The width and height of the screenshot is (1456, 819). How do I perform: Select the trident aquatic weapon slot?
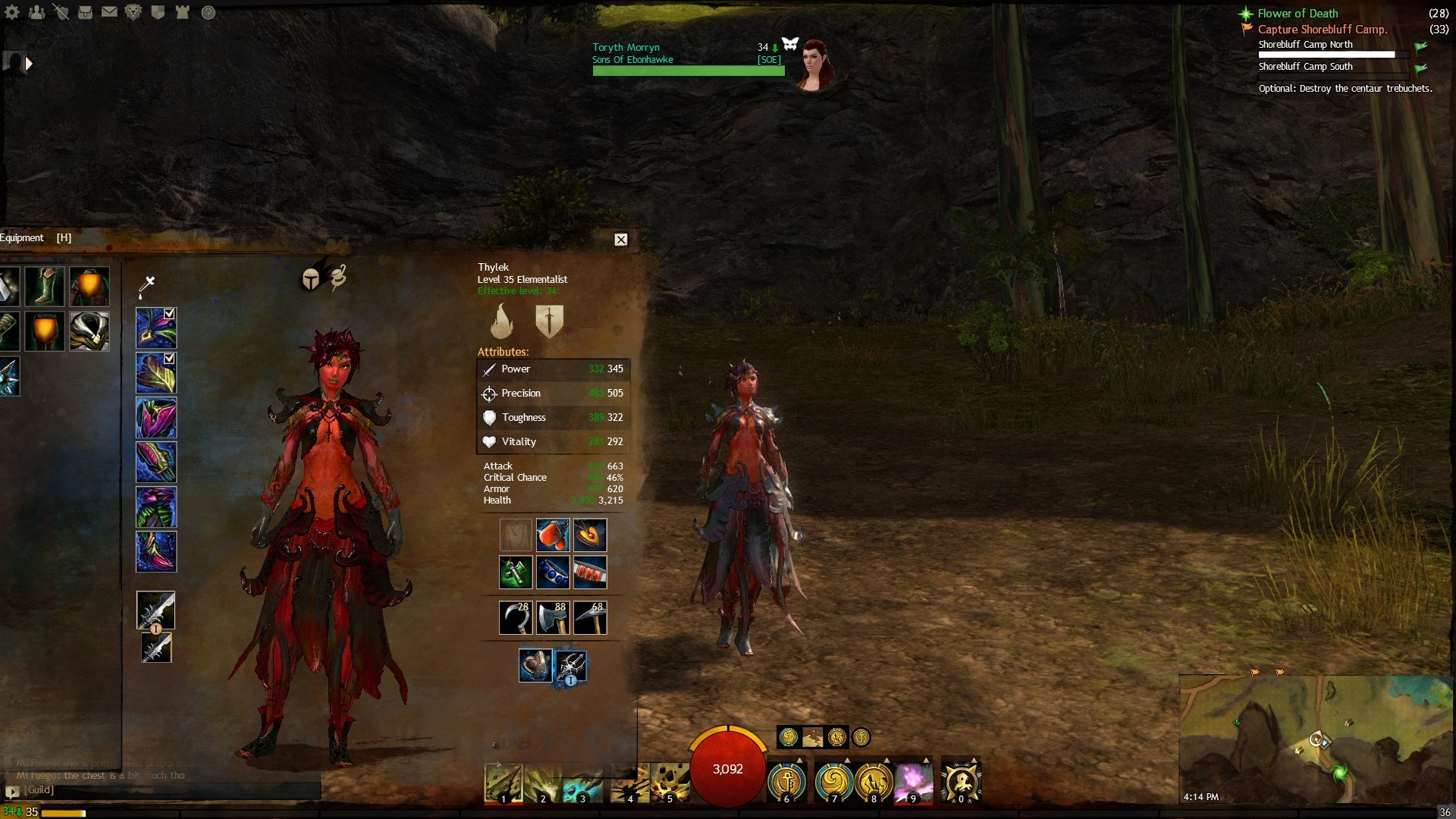[x=571, y=666]
